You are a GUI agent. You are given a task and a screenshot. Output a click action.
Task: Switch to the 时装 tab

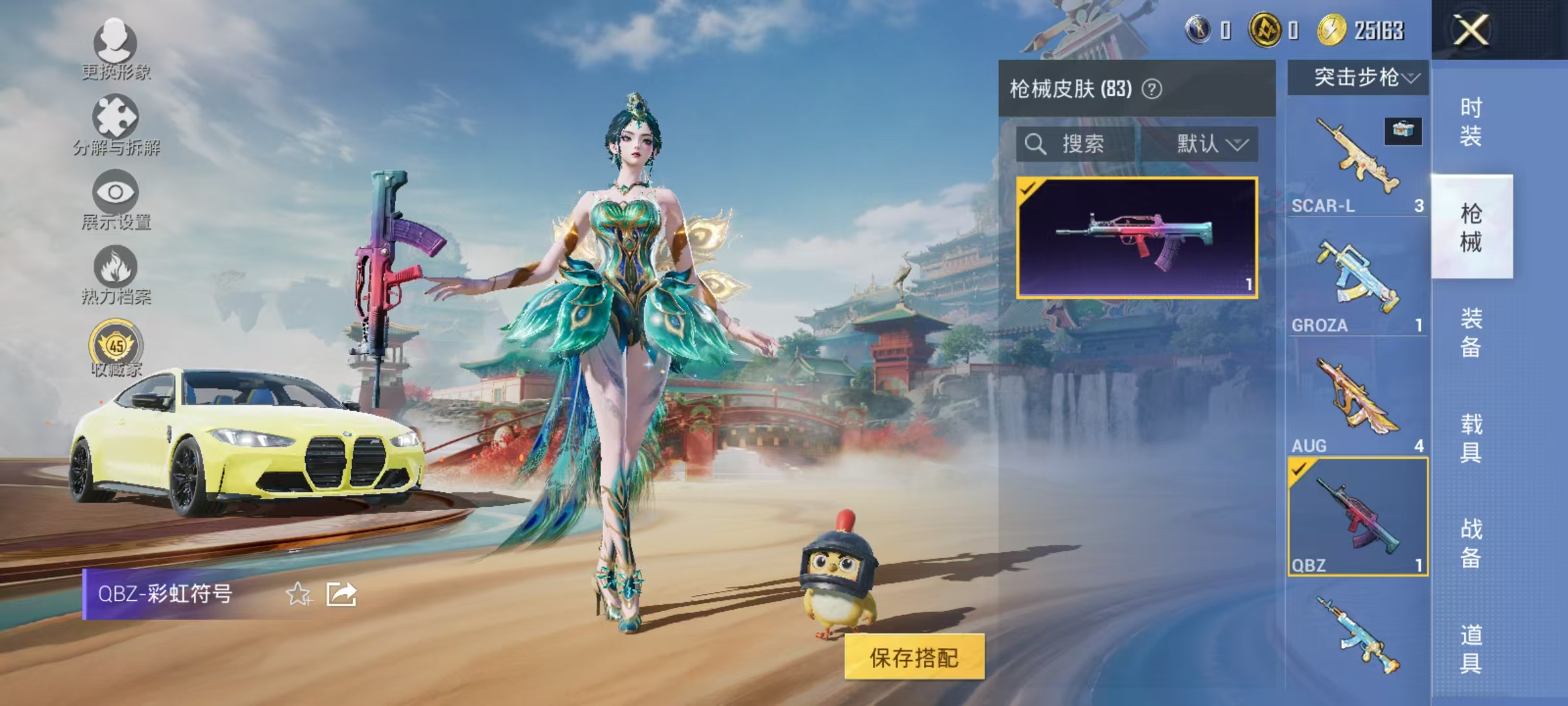(1471, 121)
